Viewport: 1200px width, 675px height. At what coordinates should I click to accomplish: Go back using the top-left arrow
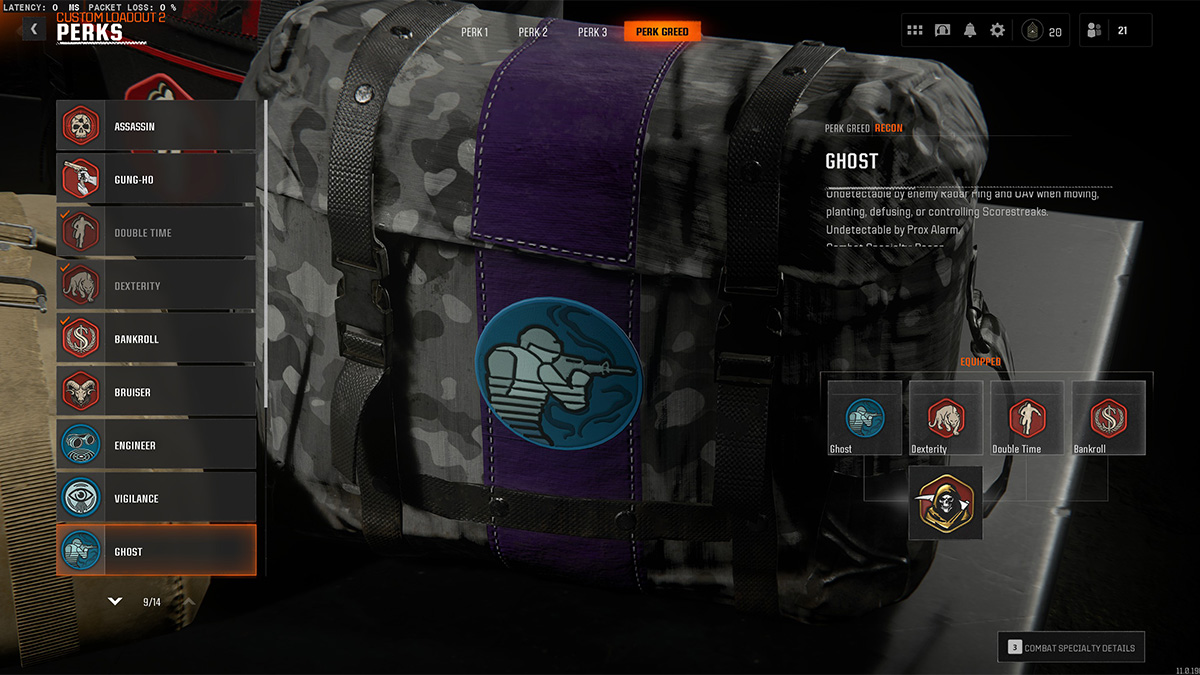34,30
